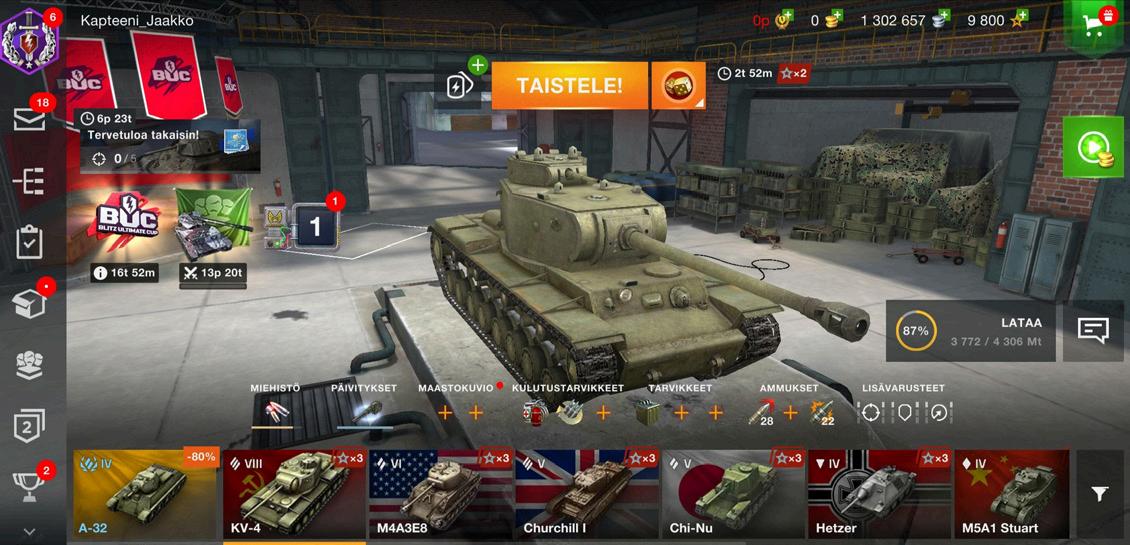Open the missions clipboard icon
This screenshot has height=545, width=1130.
coord(30,242)
